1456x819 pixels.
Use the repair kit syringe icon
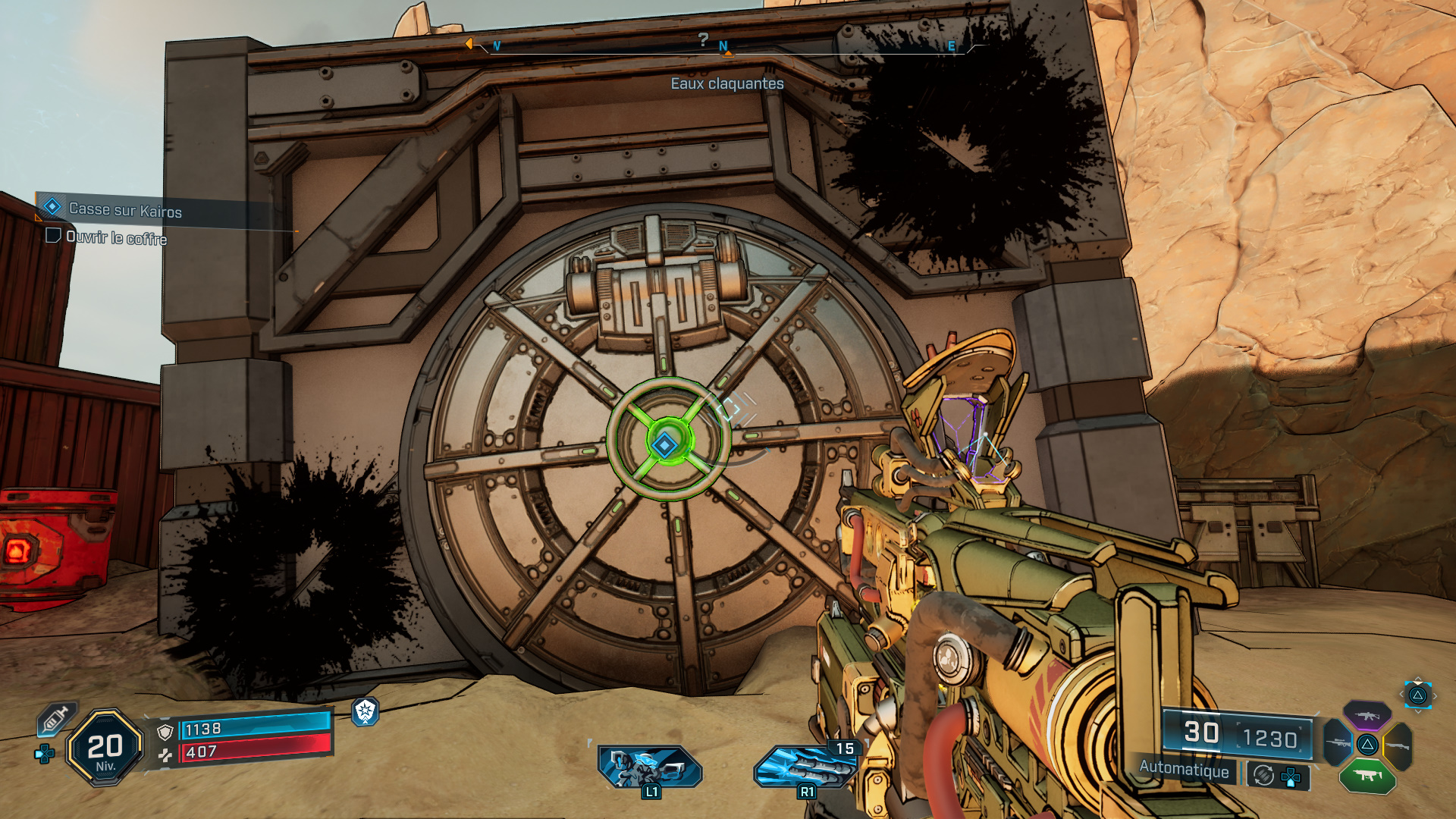56,717
